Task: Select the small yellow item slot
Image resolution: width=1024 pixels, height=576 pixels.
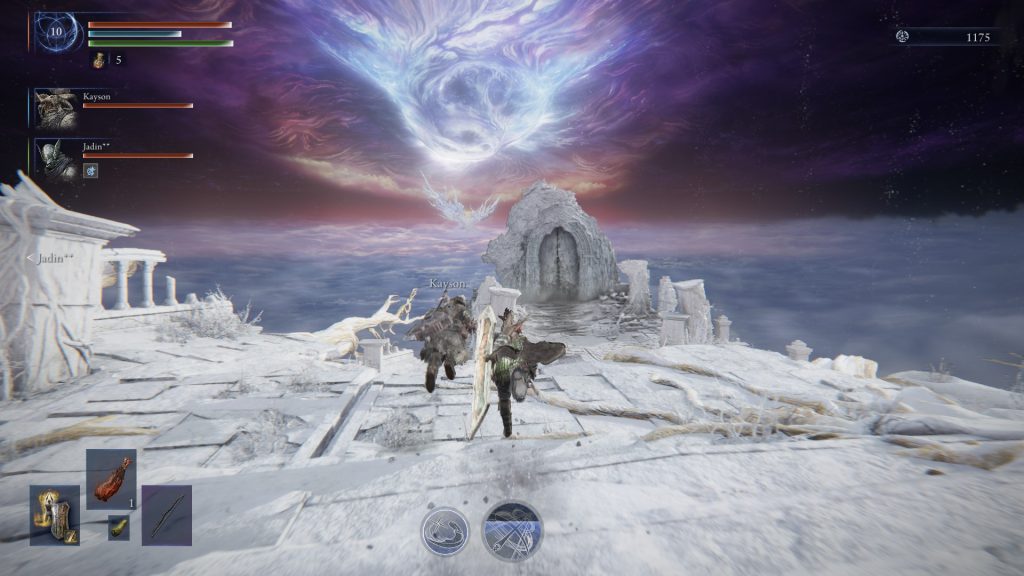Action: tap(119, 527)
